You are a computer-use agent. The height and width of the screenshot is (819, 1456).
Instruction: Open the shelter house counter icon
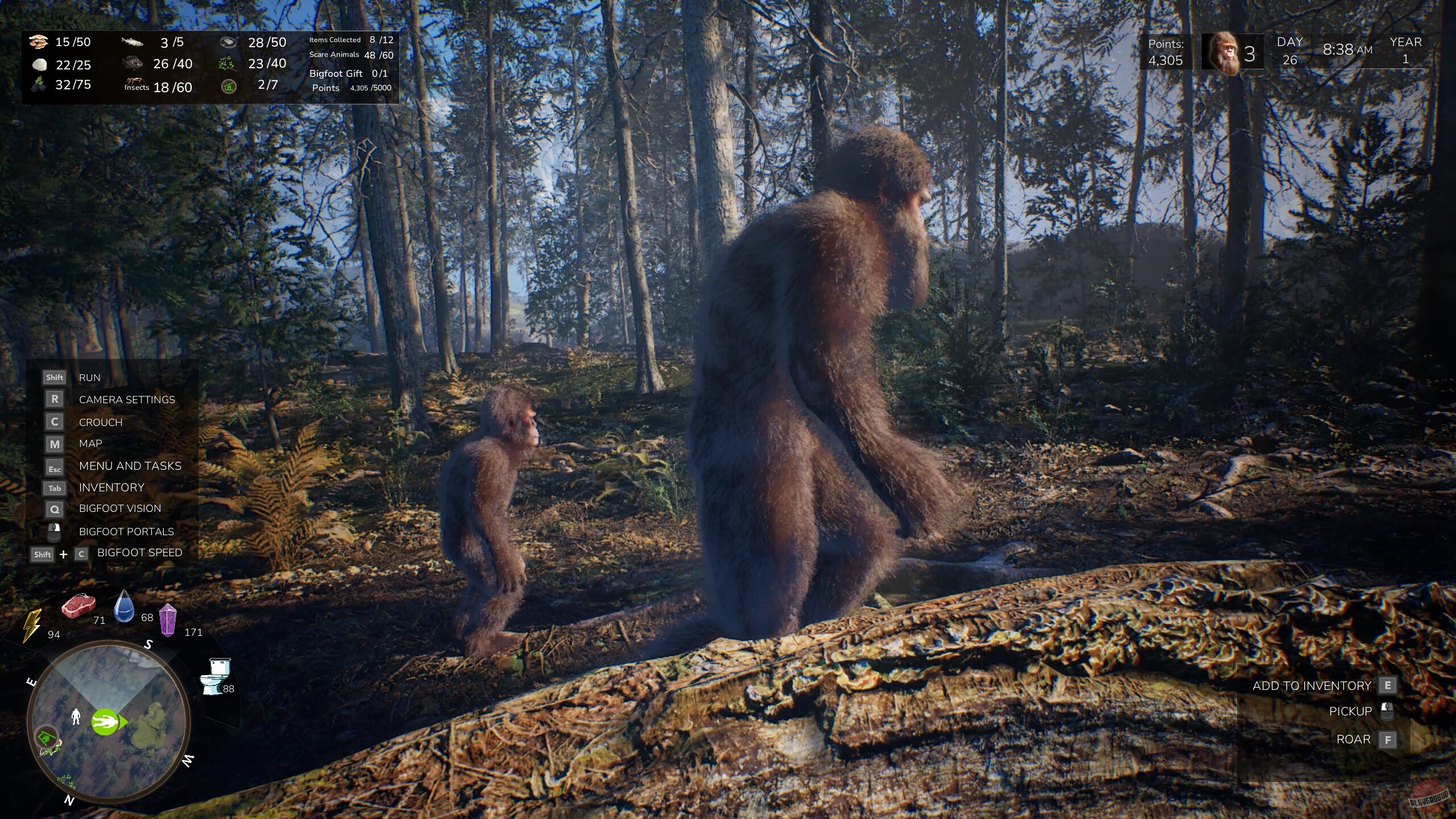pyautogui.click(x=229, y=85)
